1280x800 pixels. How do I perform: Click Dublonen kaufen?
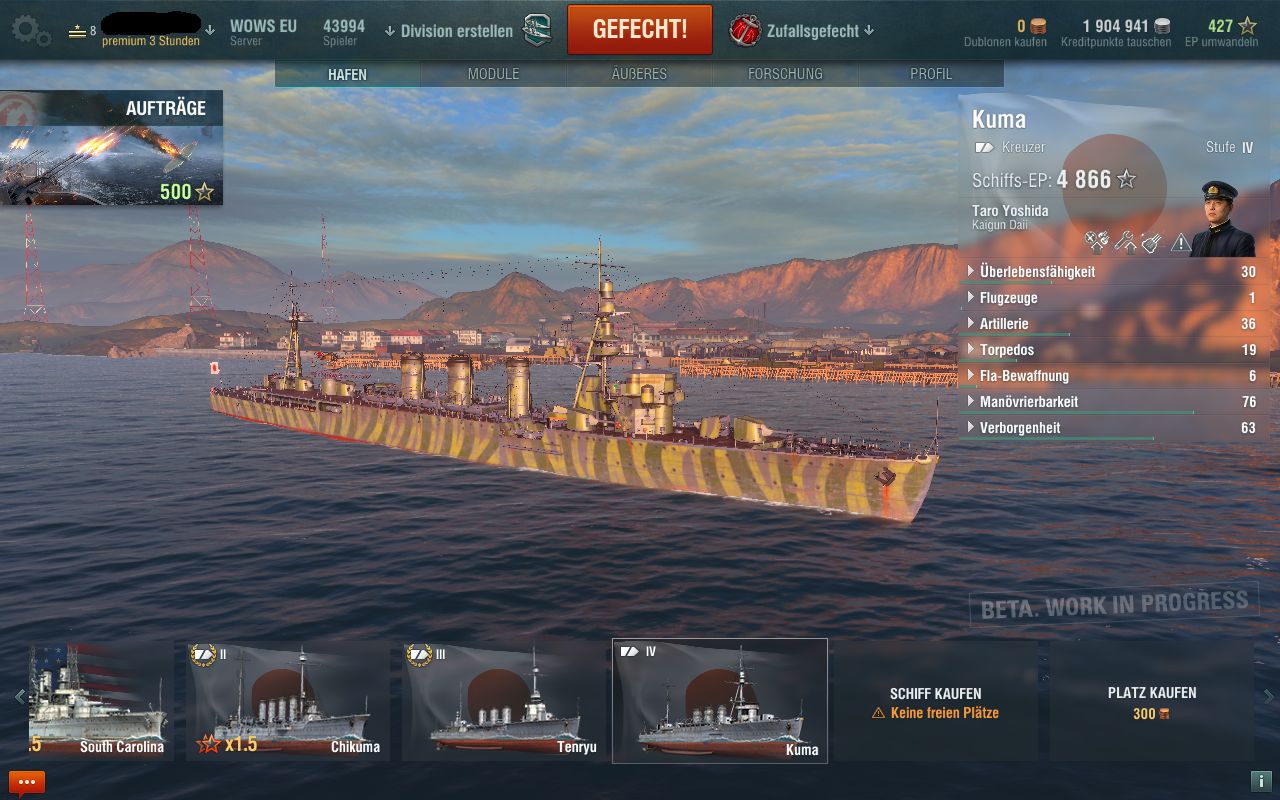1005,42
